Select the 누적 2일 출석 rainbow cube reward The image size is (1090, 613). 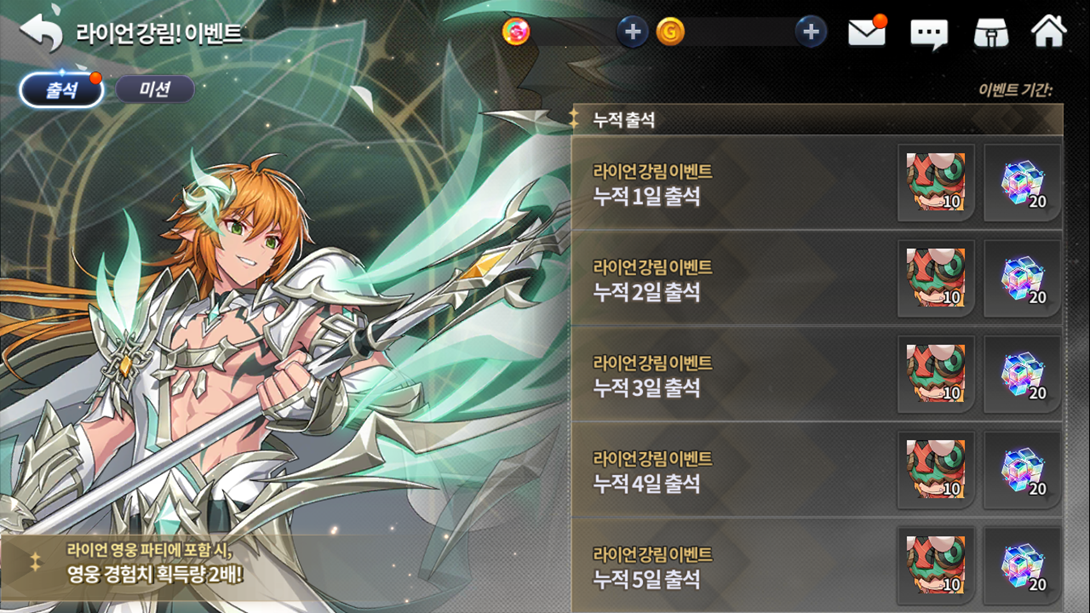[x=1022, y=279]
